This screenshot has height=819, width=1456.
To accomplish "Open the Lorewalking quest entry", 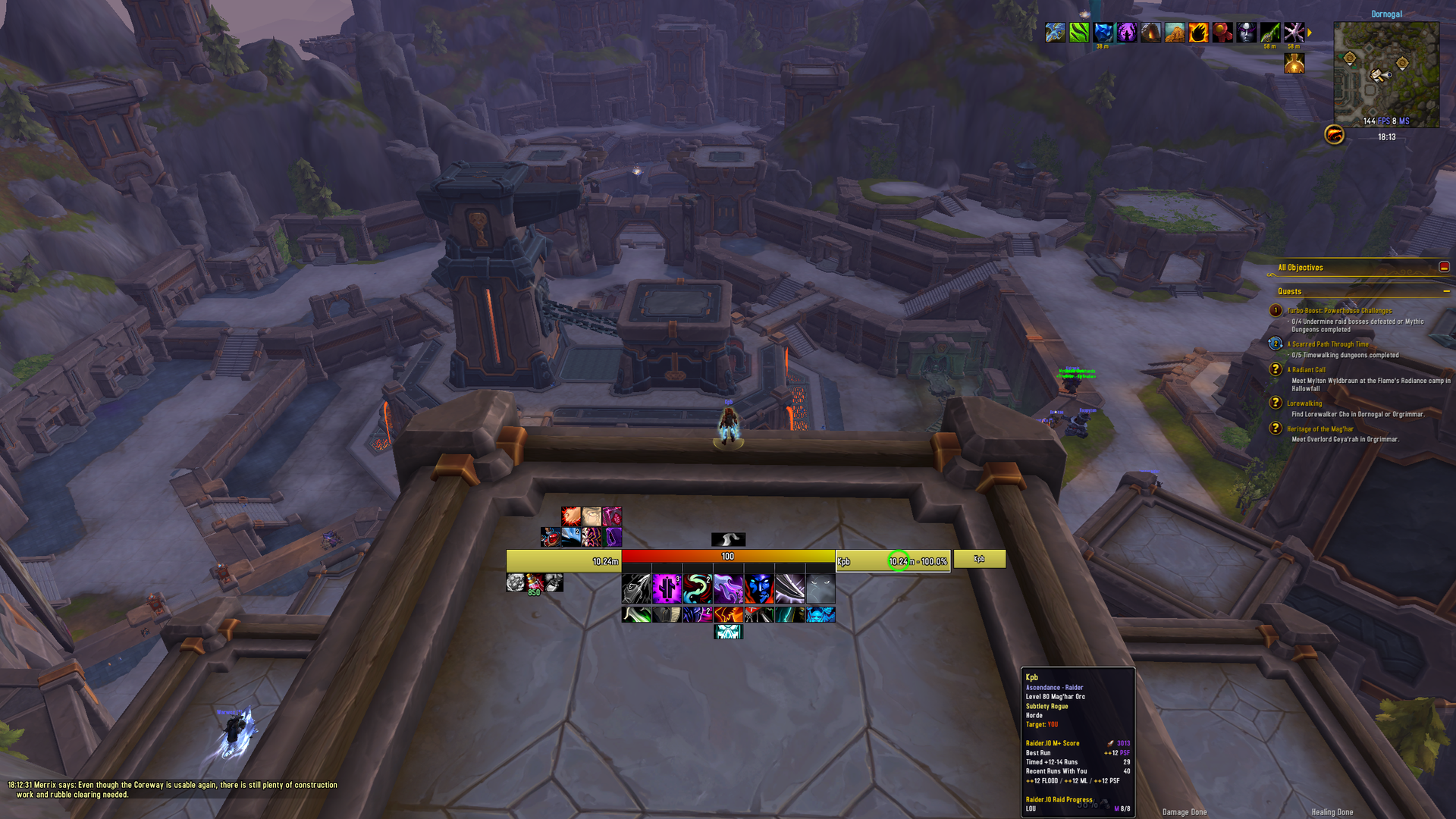I will click(x=1304, y=403).
